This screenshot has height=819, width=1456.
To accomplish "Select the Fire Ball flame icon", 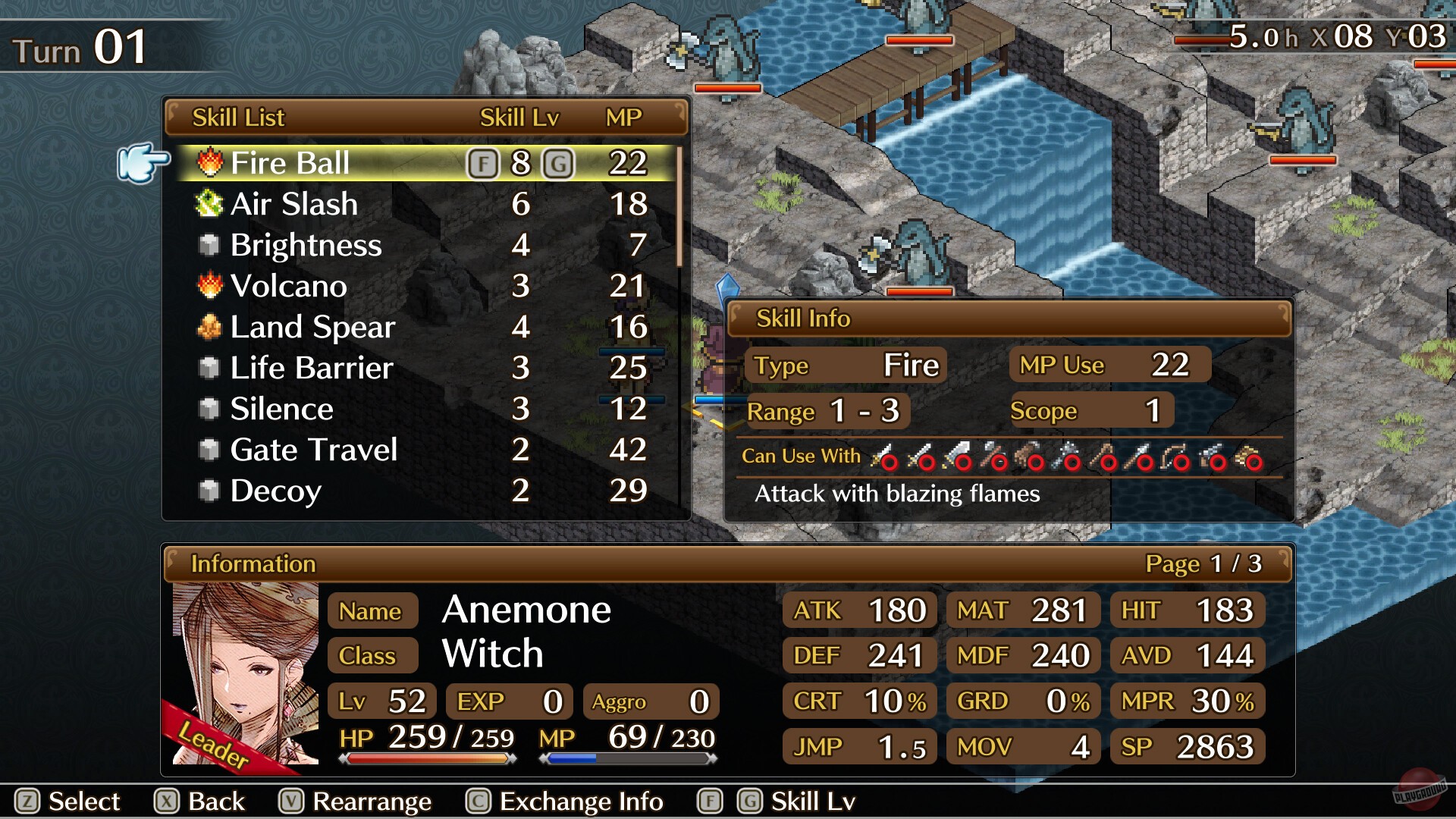I will tap(209, 162).
